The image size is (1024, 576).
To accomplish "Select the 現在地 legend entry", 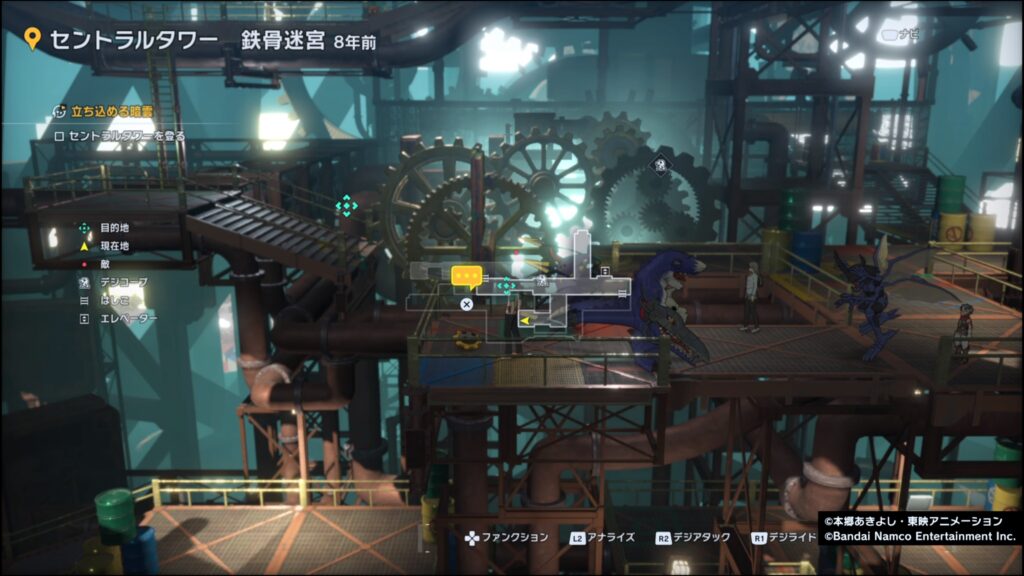I will 111,245.
